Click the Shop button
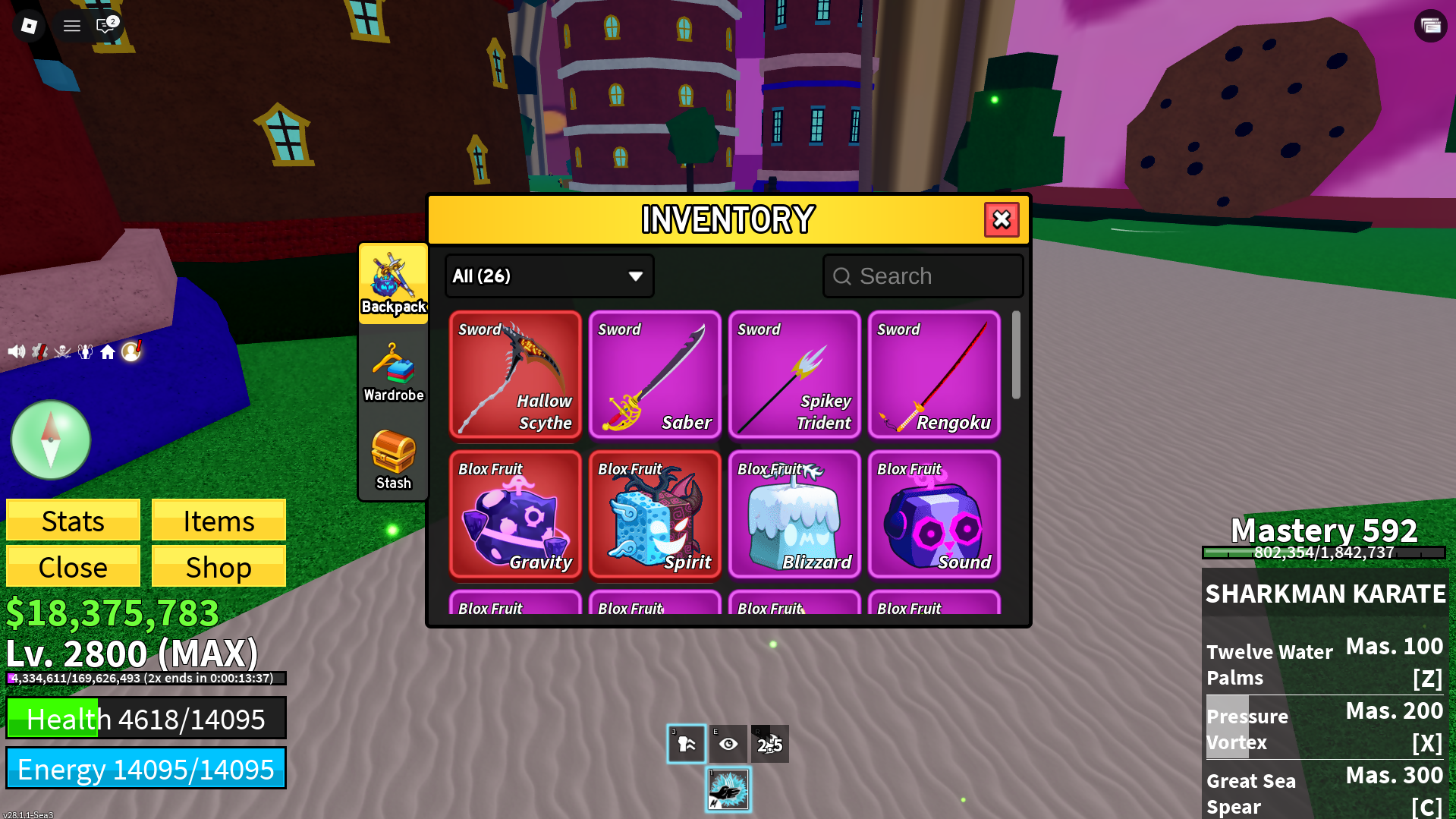 pos(218,566)
